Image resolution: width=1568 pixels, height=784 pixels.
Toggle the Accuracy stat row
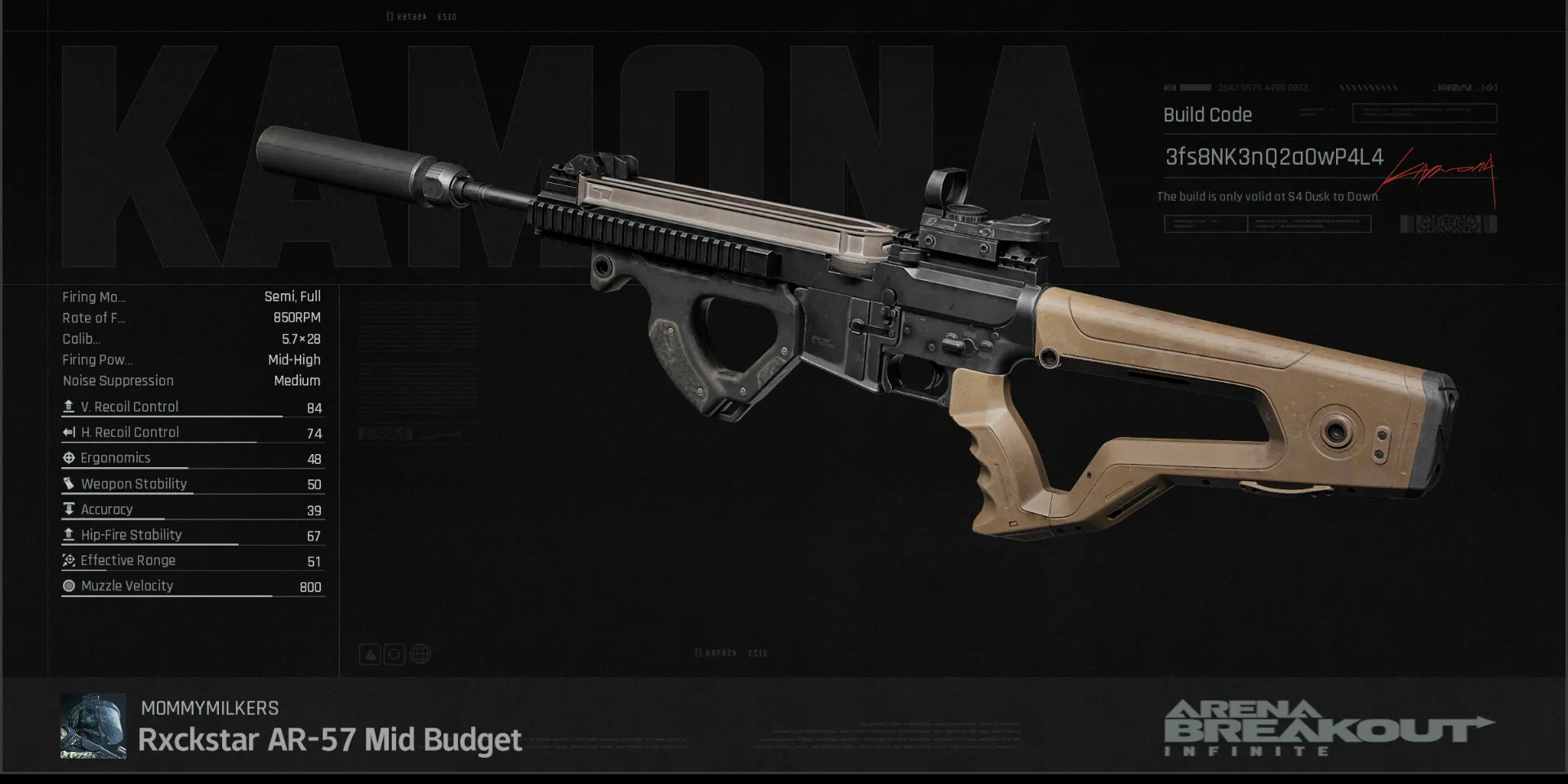pos(192,509)
